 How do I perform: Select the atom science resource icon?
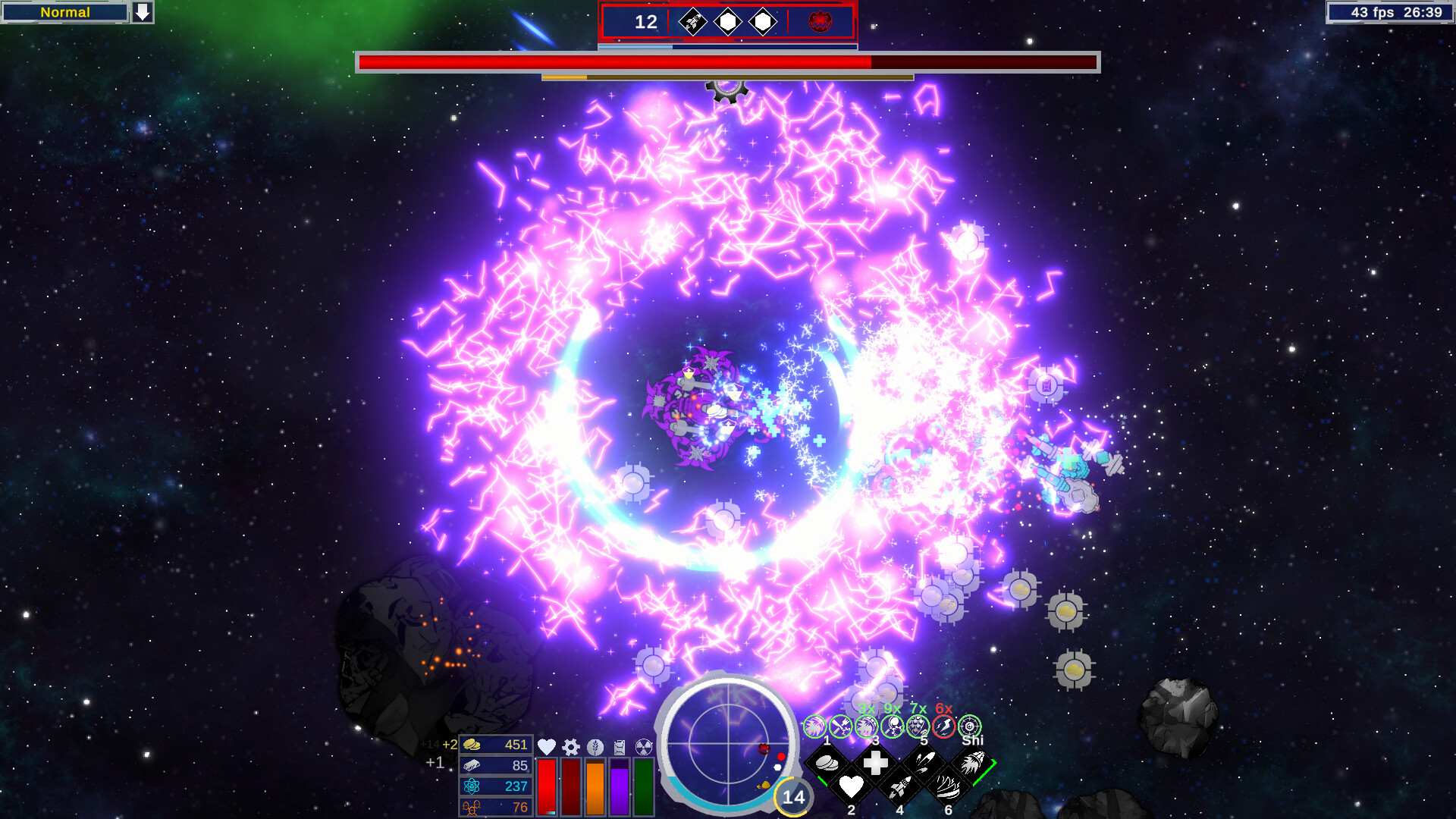[x=471, y=786]
